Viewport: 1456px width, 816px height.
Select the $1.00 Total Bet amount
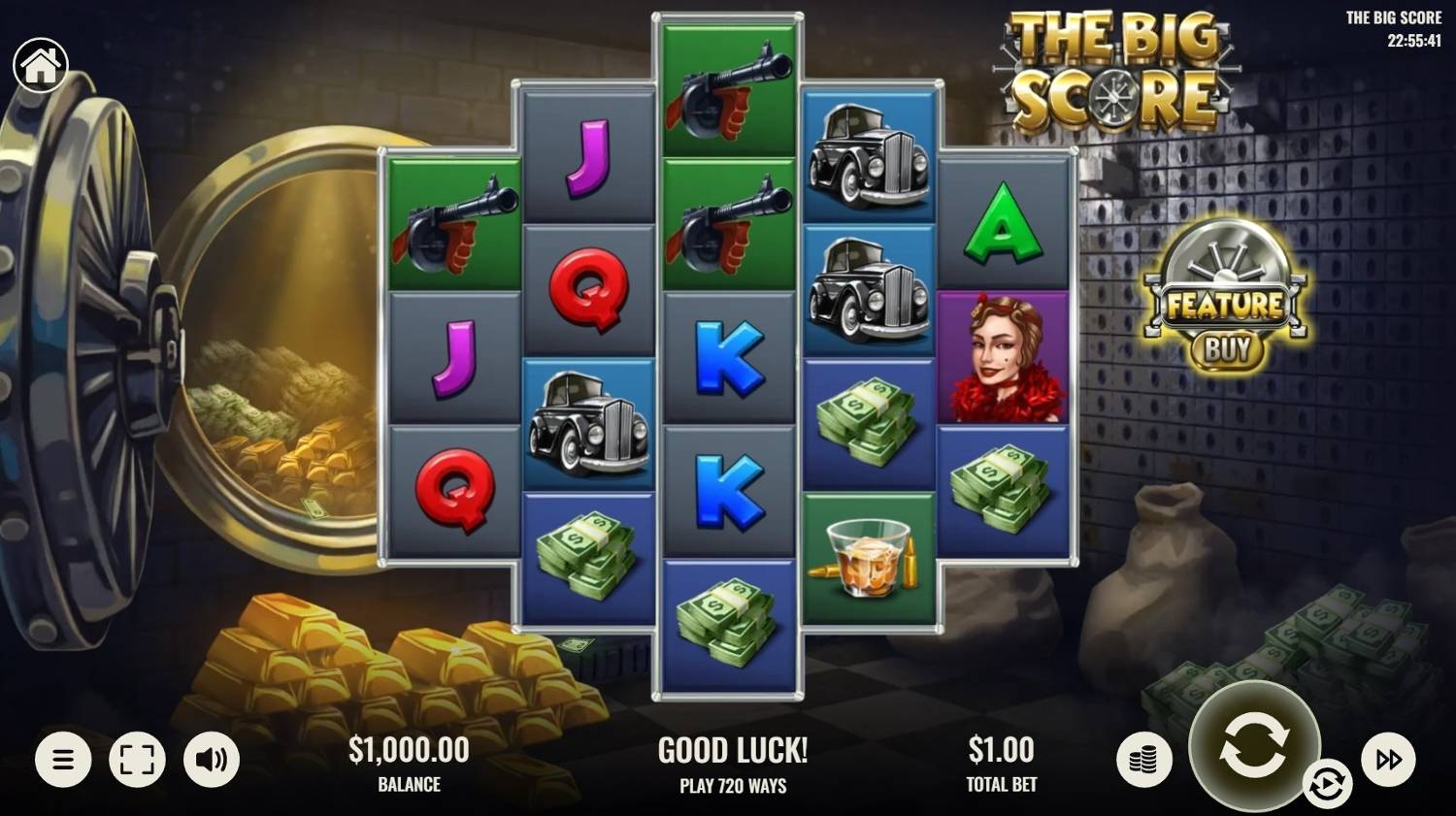pyautogui.click(x=1002, y=750)
